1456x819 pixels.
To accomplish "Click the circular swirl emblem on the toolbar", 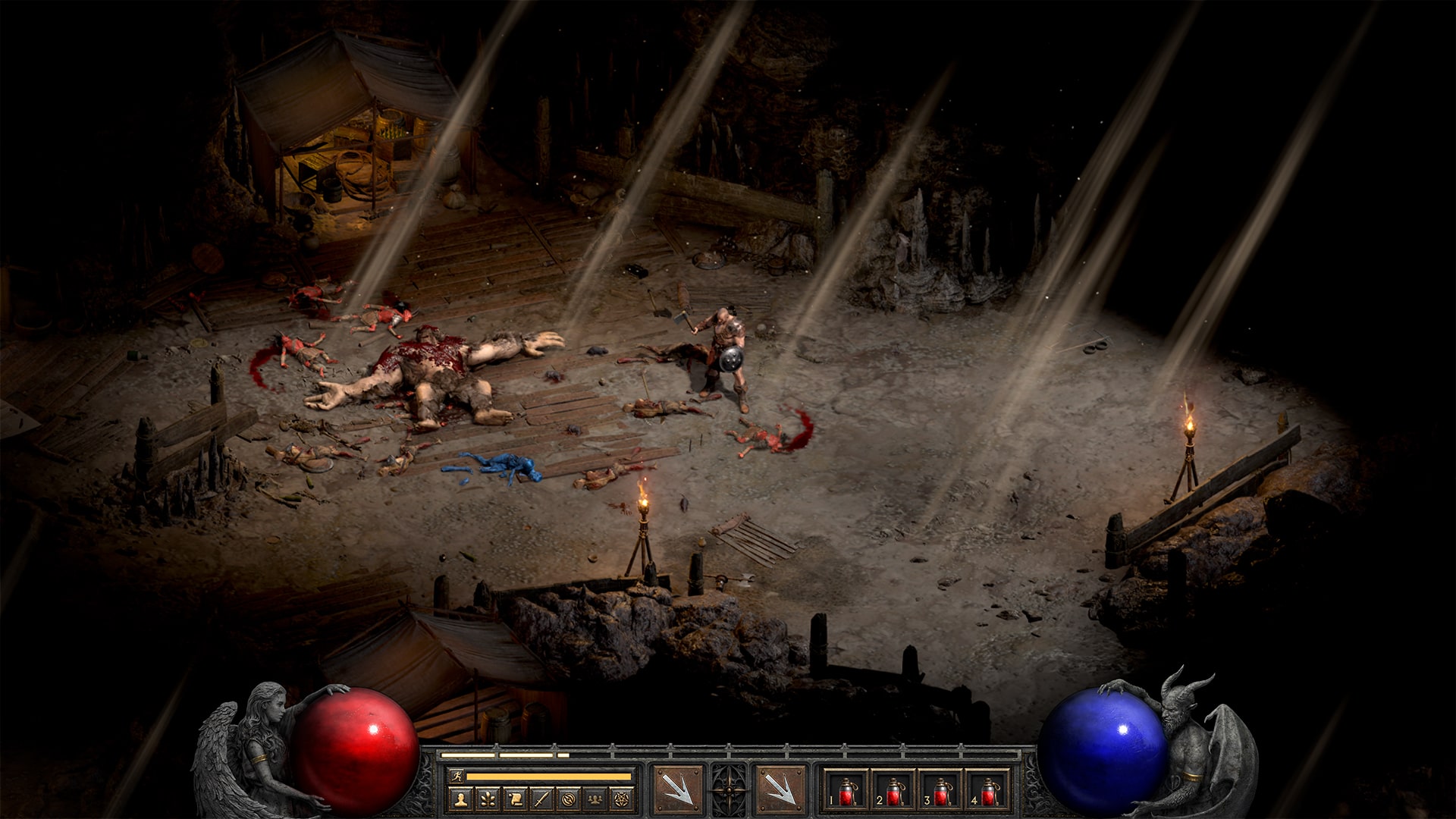I will 567,799.
